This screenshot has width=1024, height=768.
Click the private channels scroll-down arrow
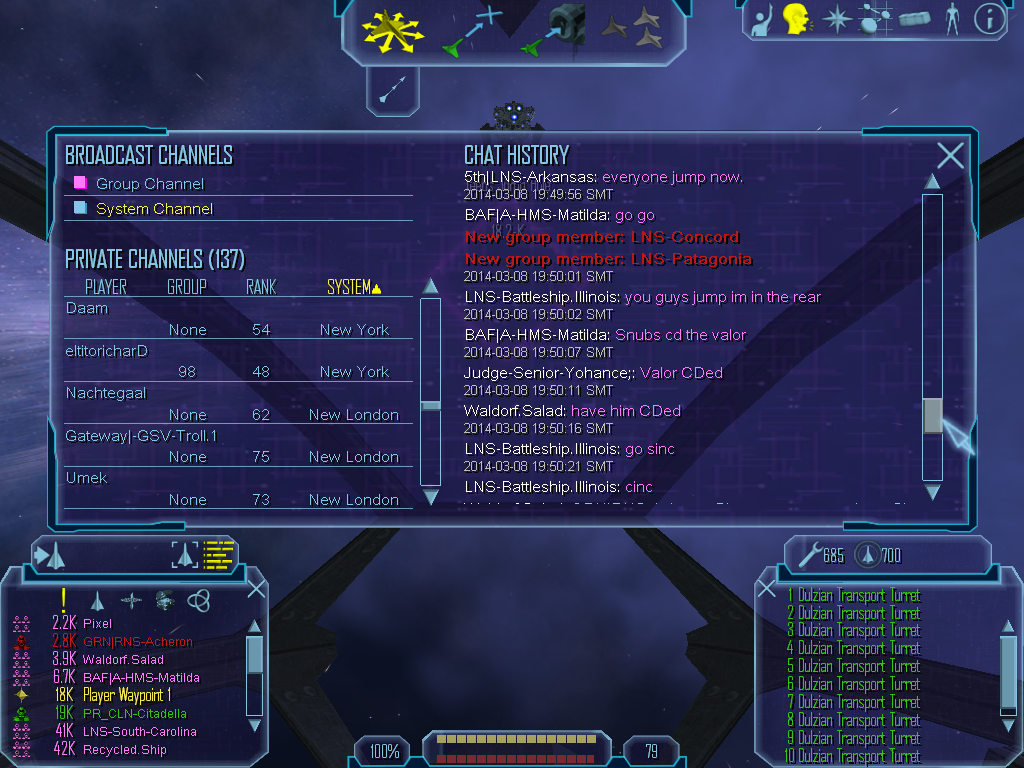431,496
